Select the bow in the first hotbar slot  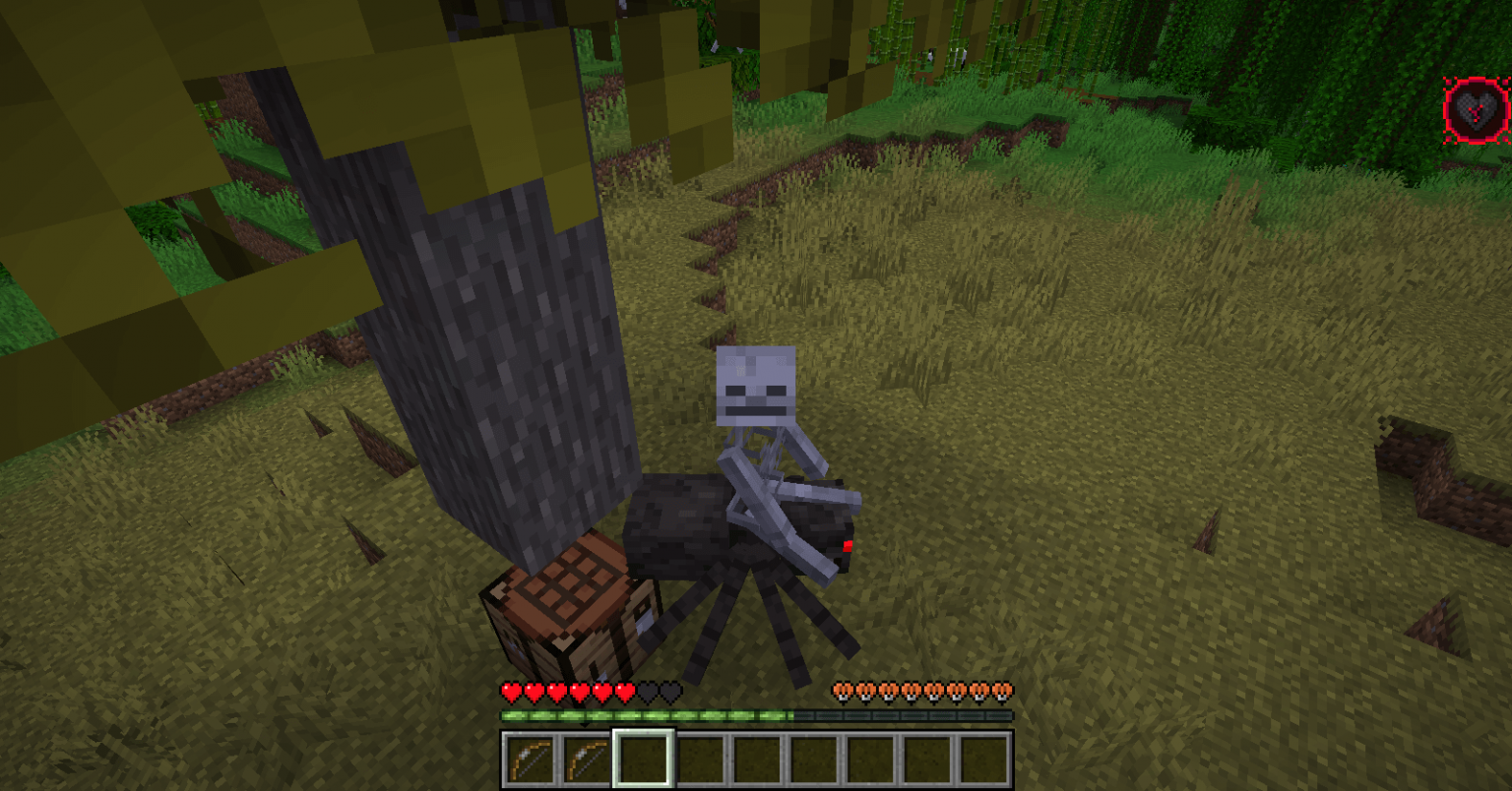(530, 764)
